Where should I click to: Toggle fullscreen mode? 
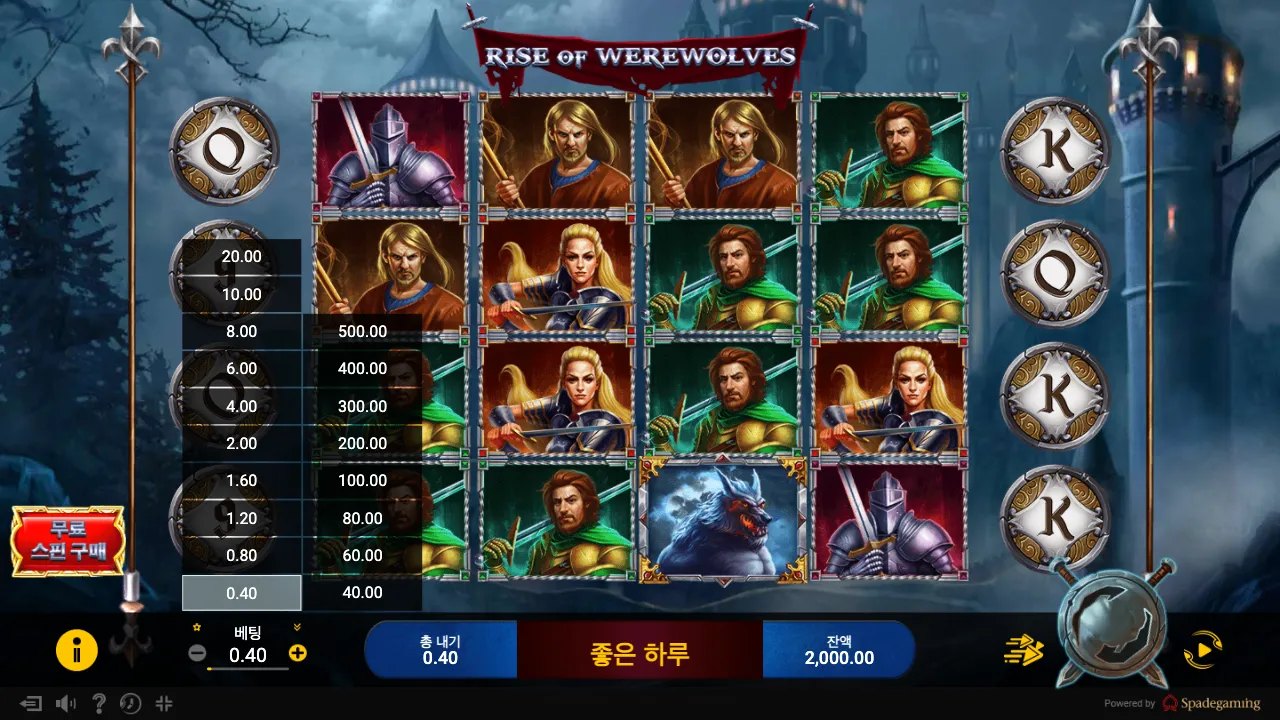(161, 704)
